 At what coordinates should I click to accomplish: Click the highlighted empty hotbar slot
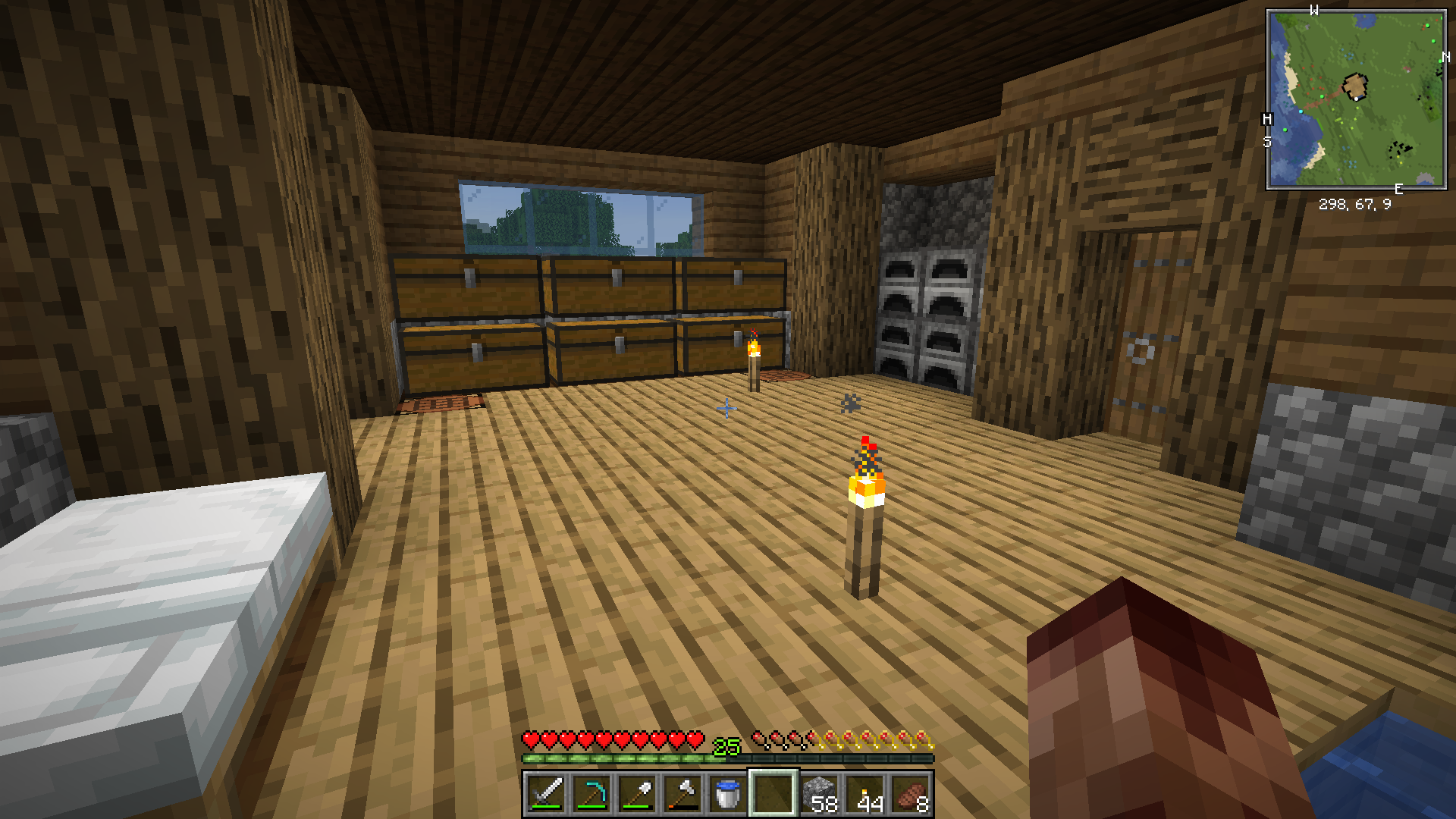pyautogui.click(x=773, y=793)
